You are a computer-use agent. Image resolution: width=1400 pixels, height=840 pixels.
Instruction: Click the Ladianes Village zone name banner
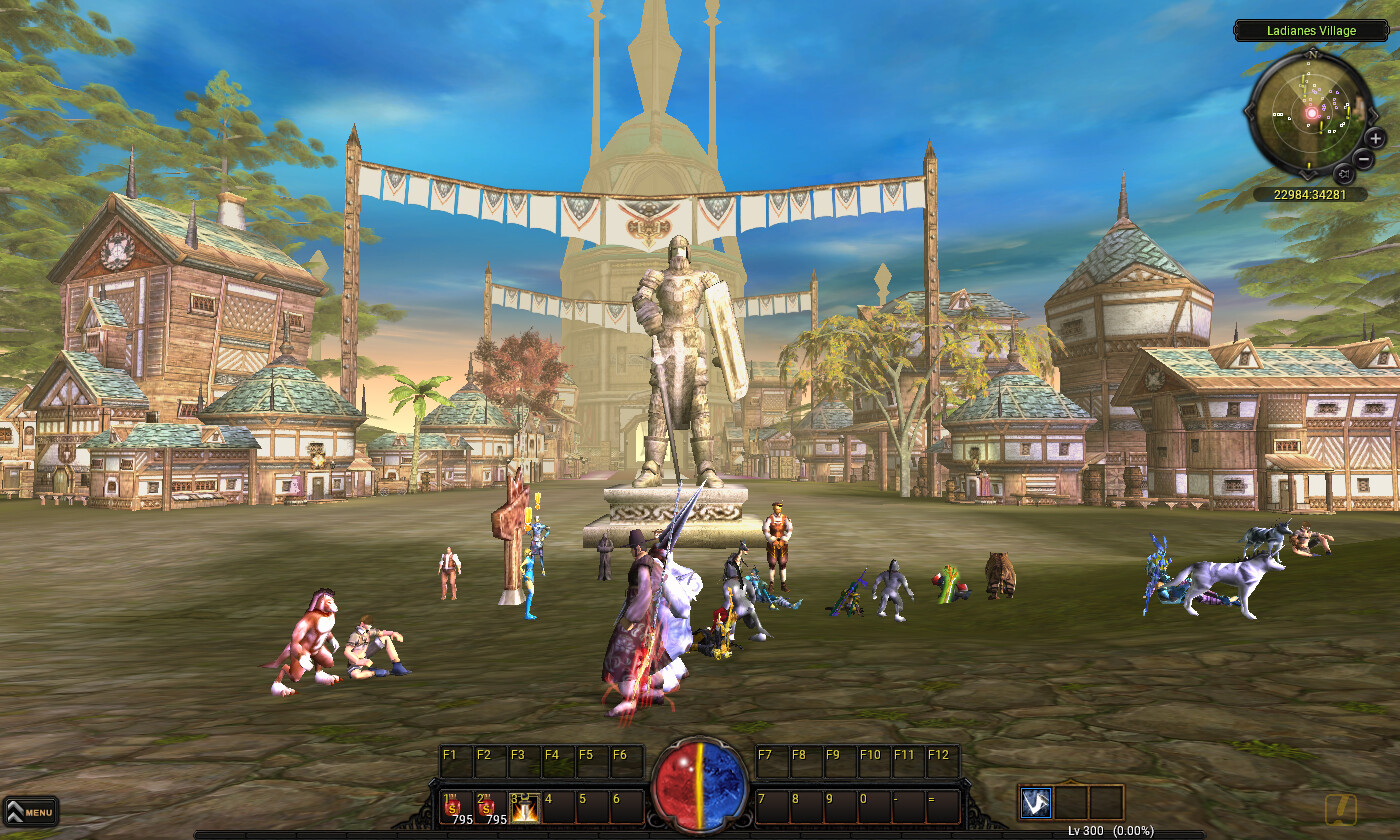(1311, 30)
